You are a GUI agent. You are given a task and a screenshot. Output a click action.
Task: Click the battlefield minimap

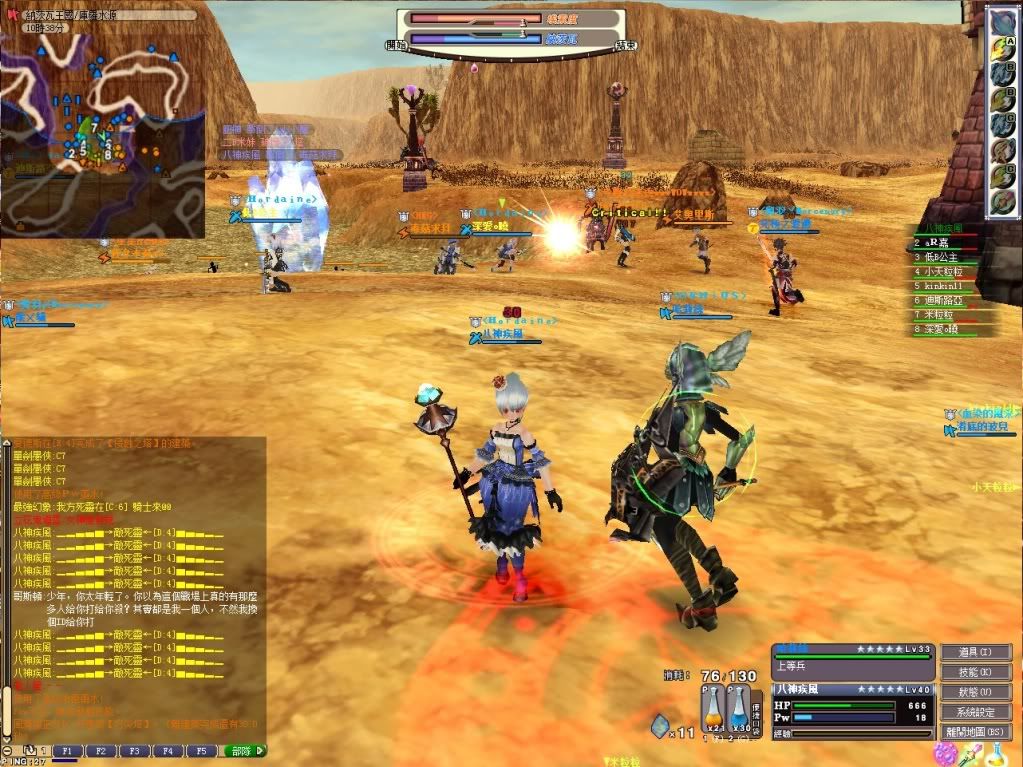(x=102, y=120)
